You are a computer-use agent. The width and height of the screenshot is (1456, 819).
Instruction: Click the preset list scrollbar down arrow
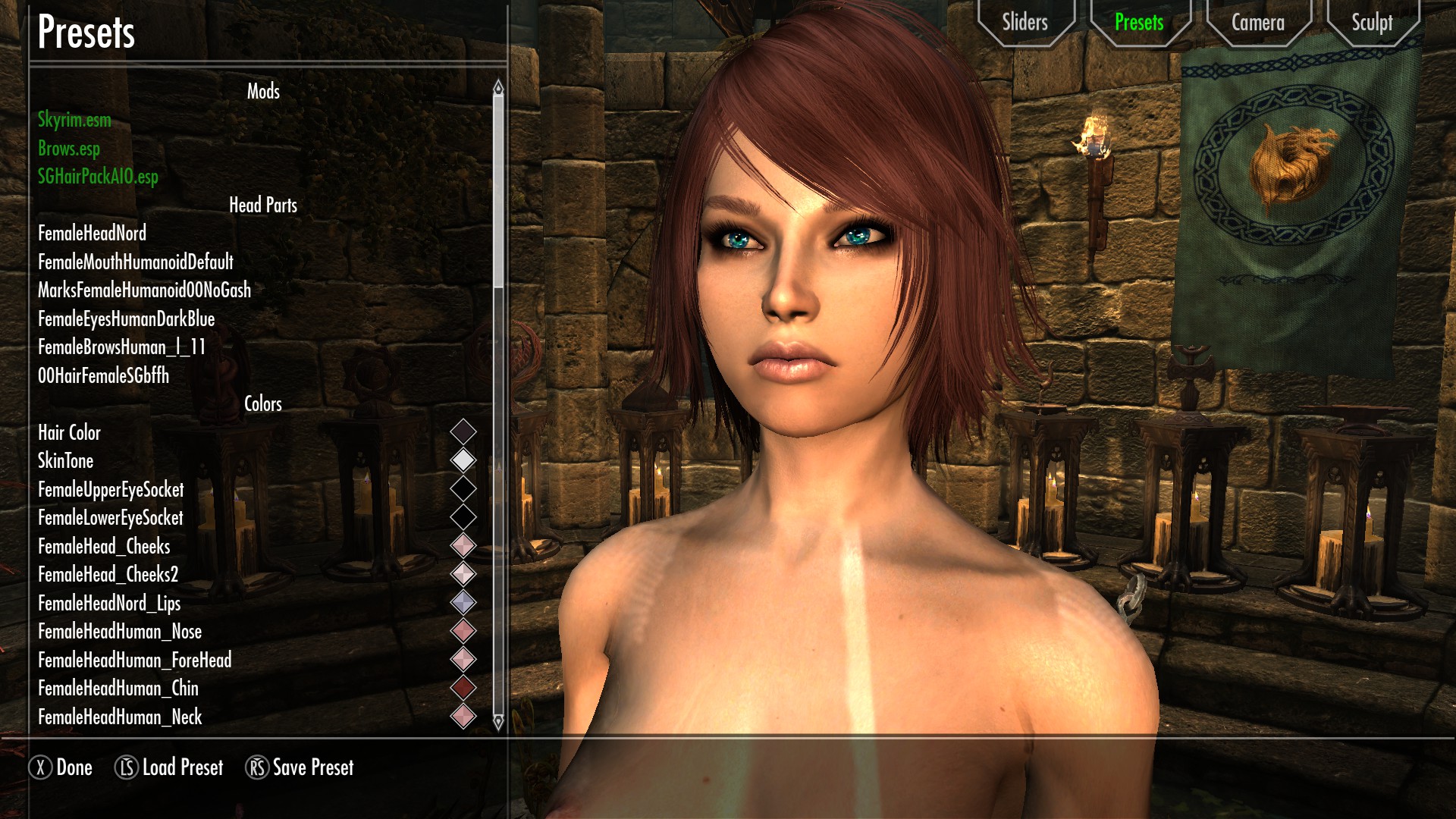pyautogui.click(x=498, y=722)
